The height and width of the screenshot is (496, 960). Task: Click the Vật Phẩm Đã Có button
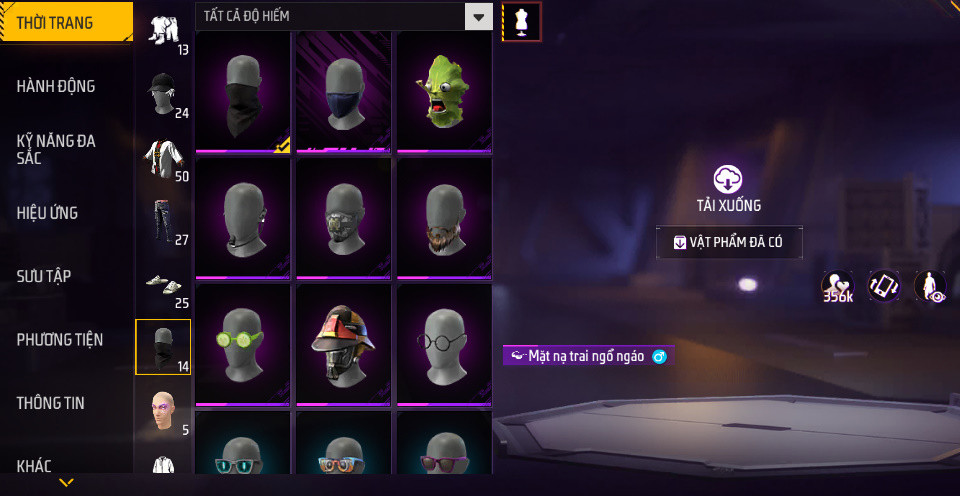click(729, 242)
